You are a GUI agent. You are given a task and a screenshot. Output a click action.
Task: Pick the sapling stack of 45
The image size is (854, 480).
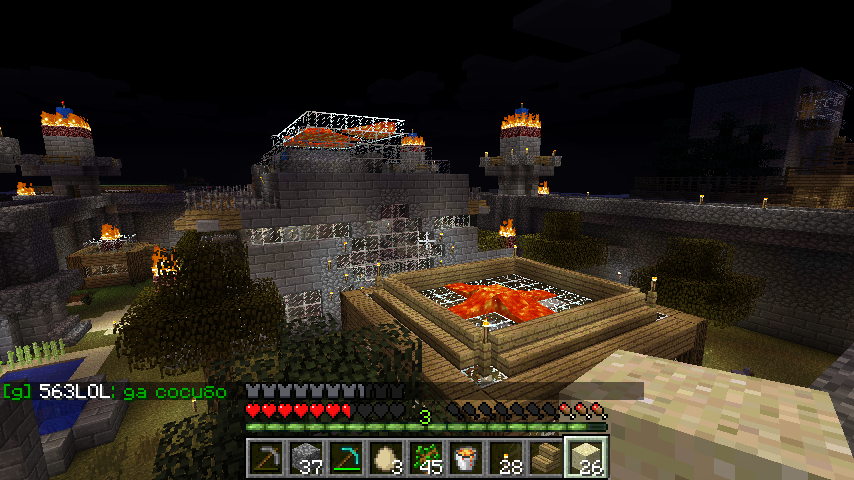pyautogui.click(x=426, y=459)
